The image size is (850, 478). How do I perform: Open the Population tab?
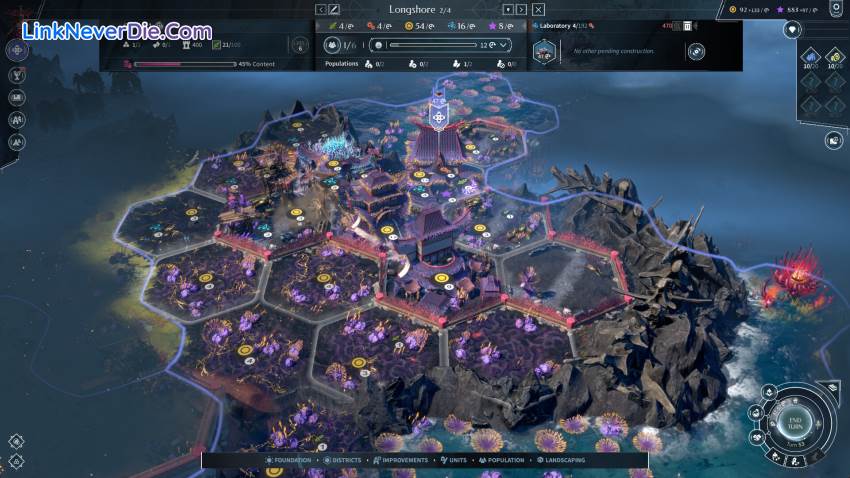click(503, 460)
